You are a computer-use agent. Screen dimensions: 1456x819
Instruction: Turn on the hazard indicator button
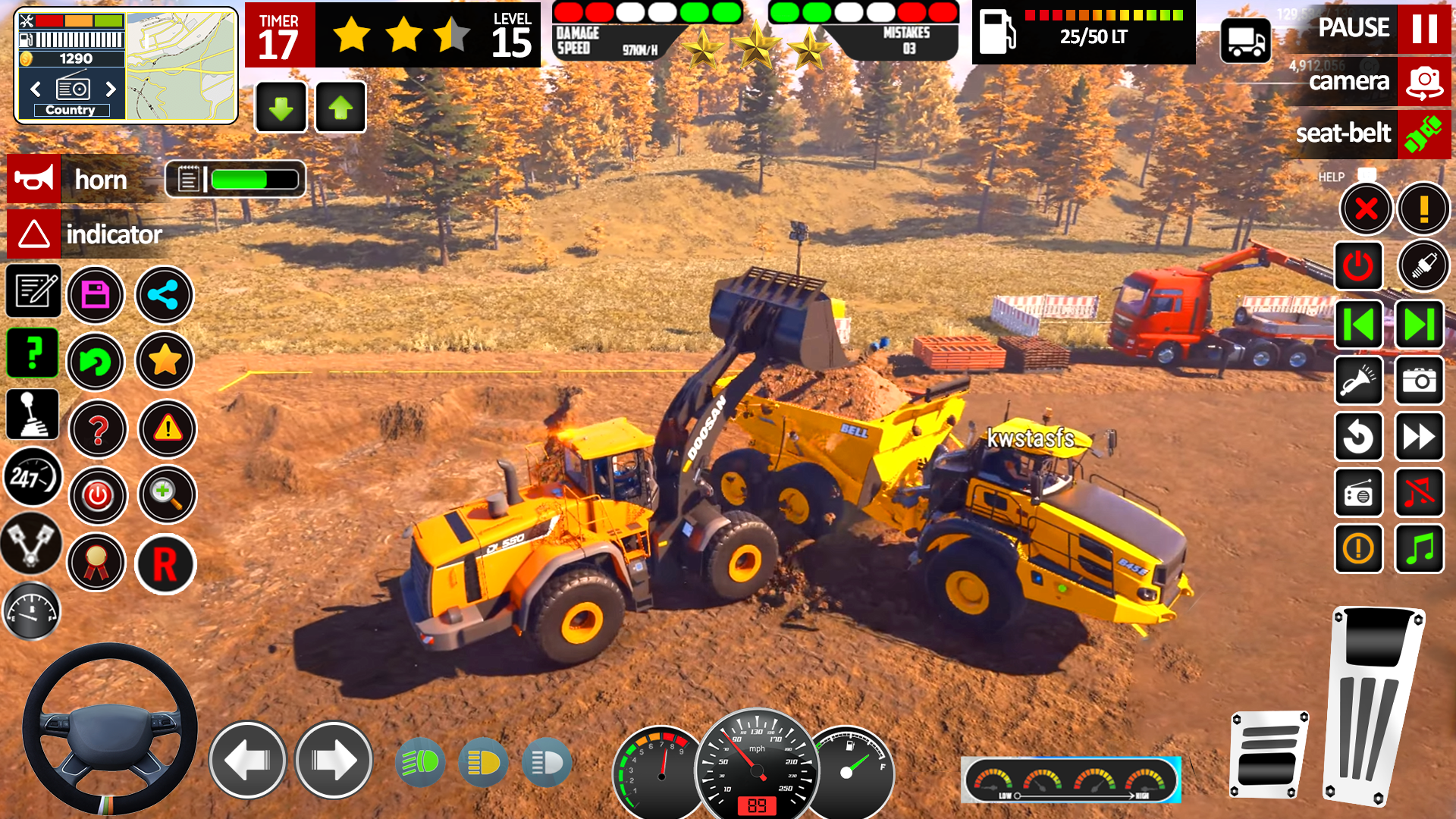34,234
